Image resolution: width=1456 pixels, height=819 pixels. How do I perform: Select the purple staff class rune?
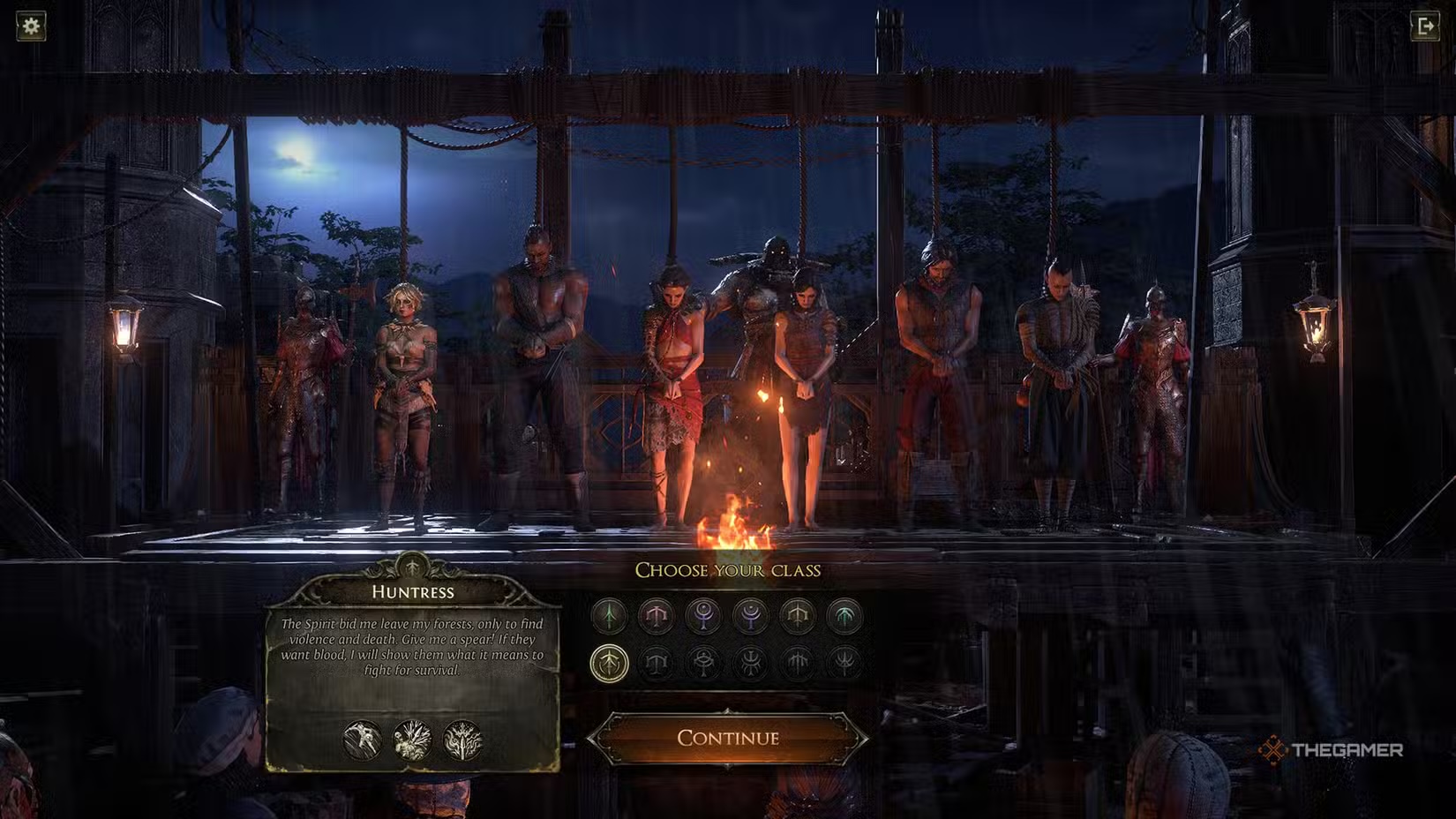(703, 615)
